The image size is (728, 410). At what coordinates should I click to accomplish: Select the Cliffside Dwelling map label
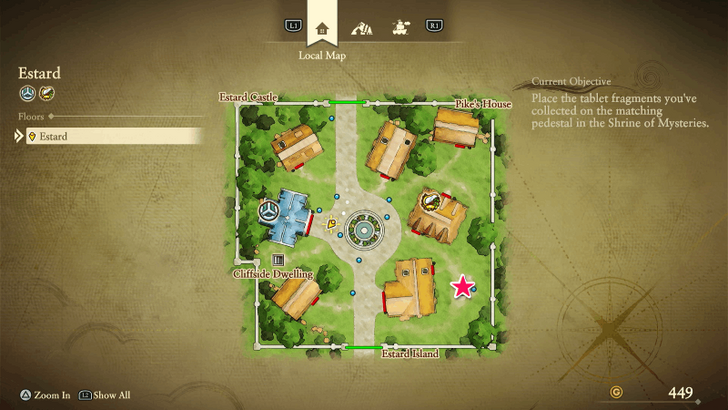[x=273, y=273]
